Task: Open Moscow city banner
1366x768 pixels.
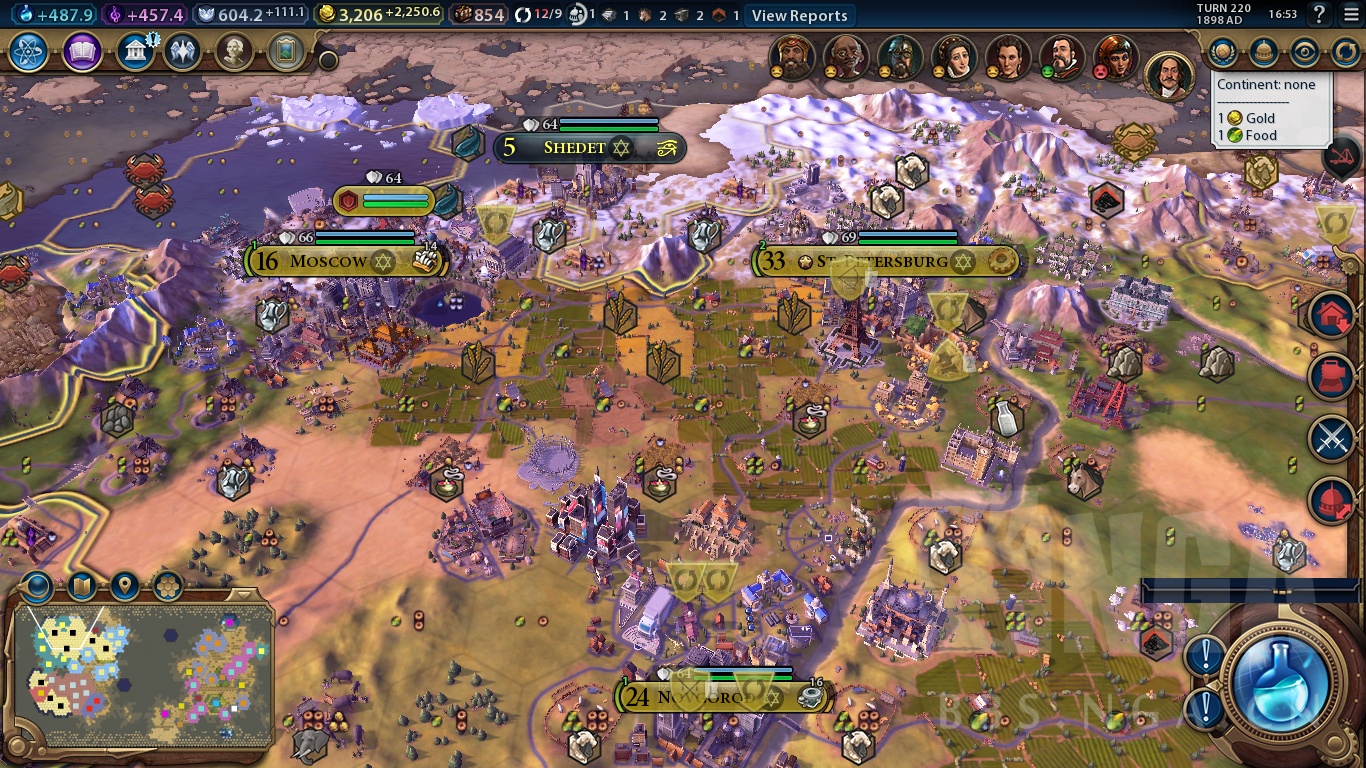Action: 328,262
